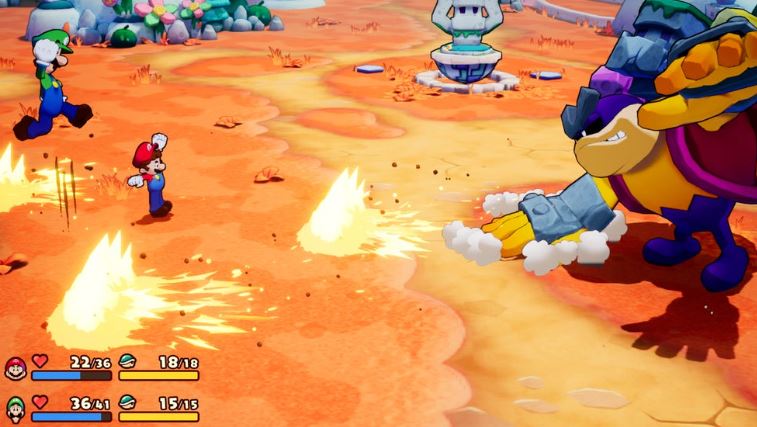
Task: Select Mario's portrait icon in the HUD
Action: coord(15,367)
